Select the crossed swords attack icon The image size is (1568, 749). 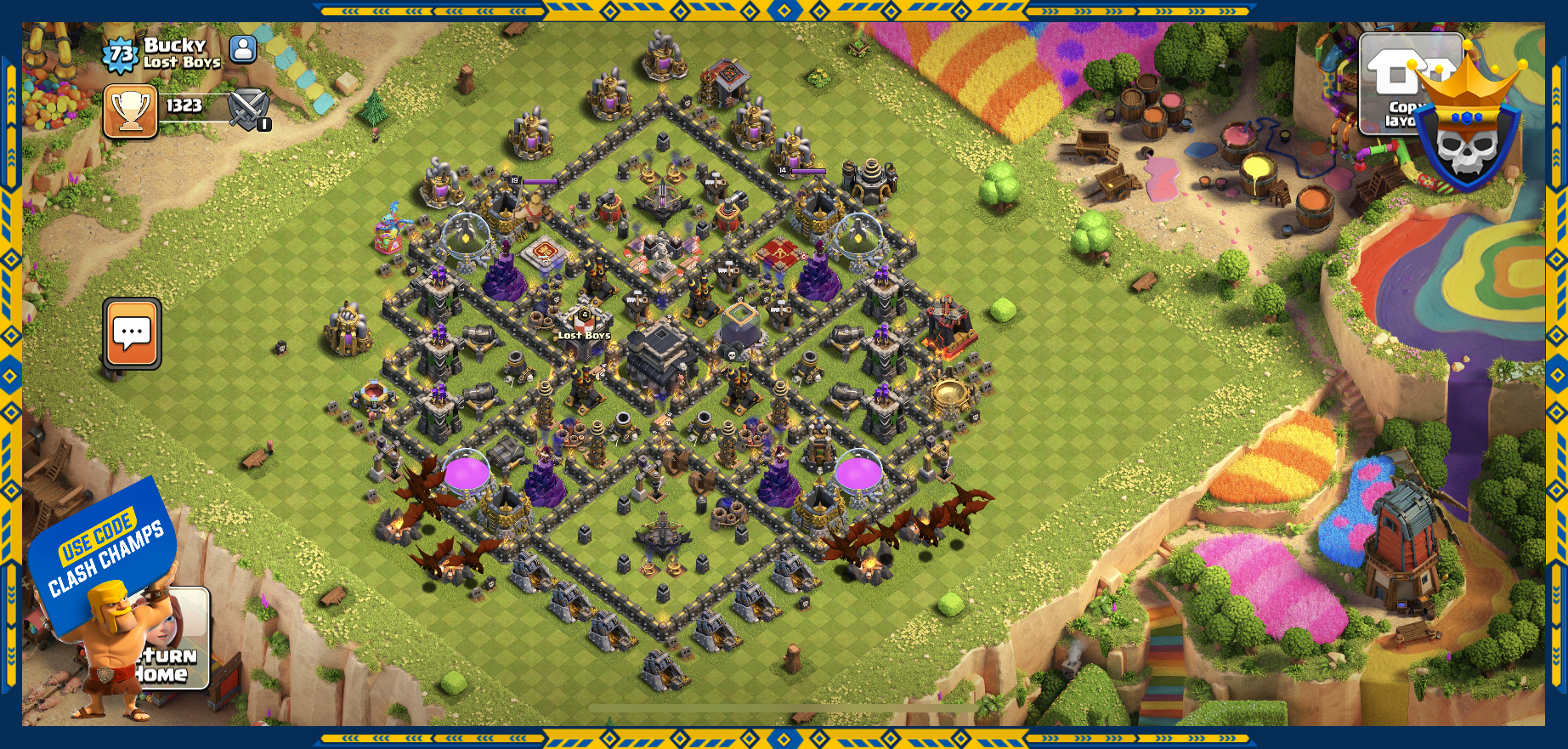point(249,110)
